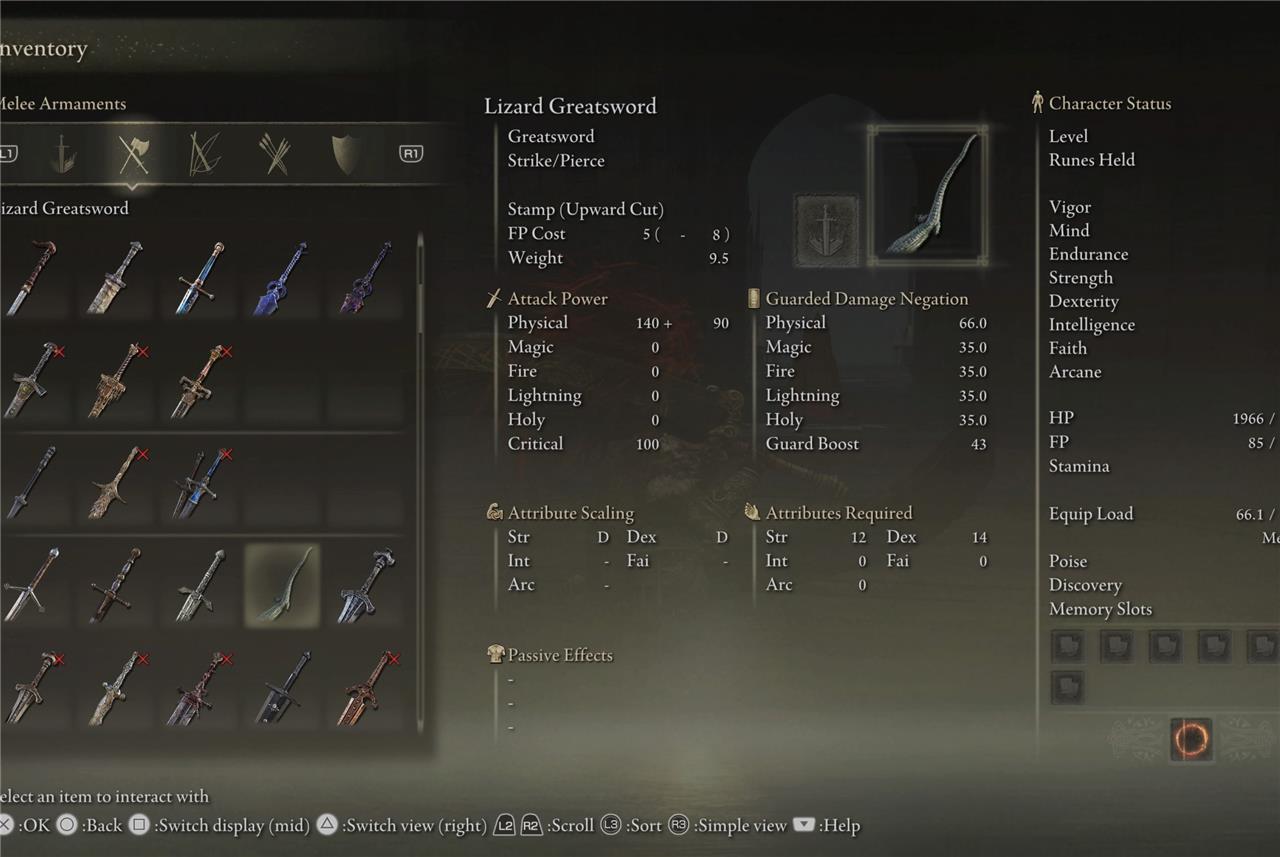Switch to the bow ranged weapons tab

(x=205, y=154)
